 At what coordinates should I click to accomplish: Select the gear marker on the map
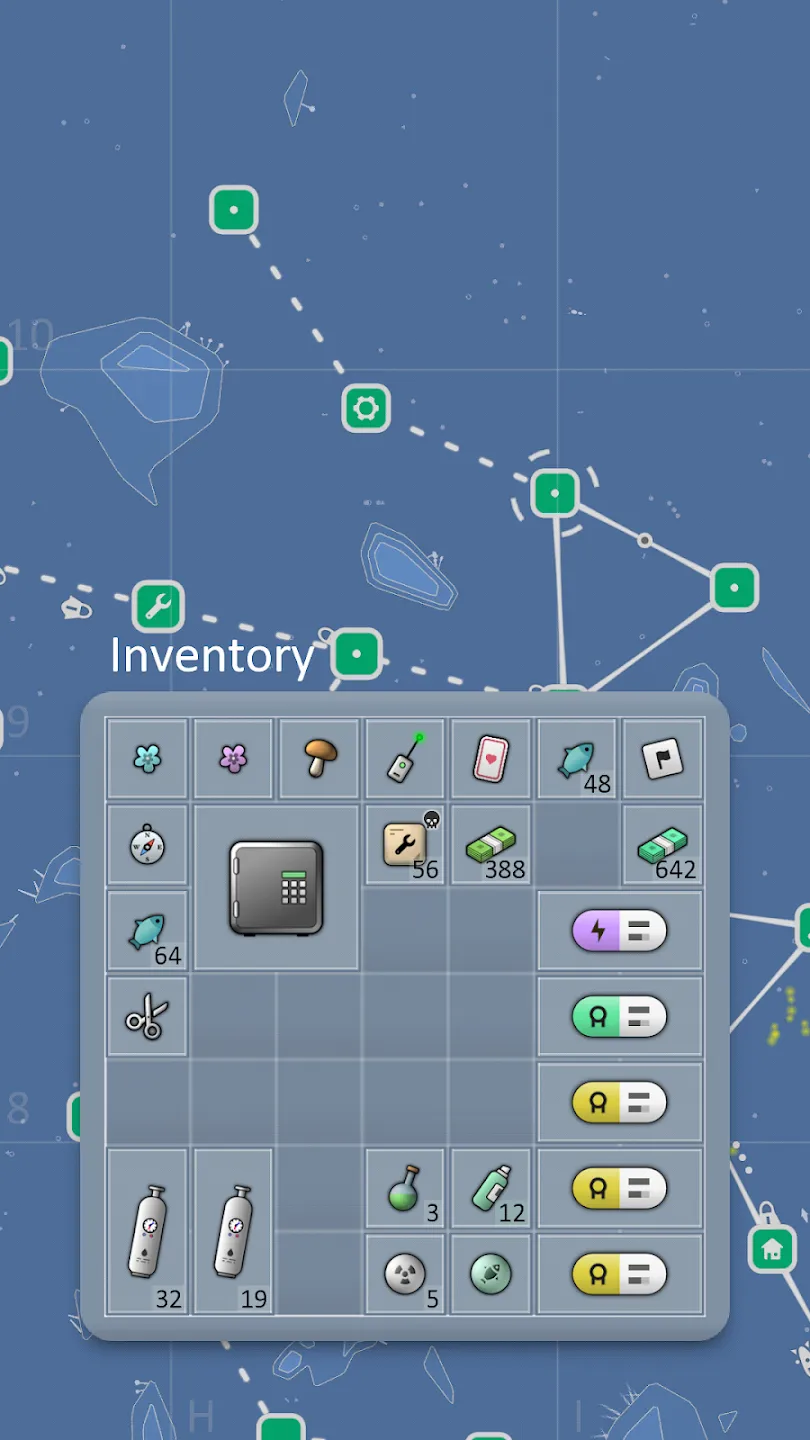coord(366,408)
